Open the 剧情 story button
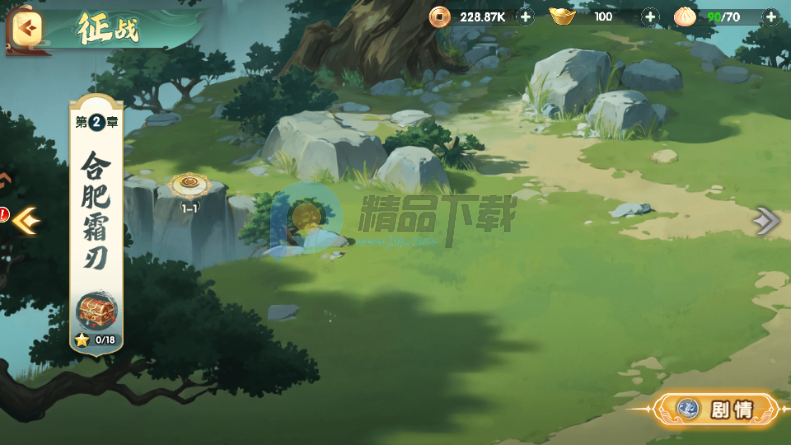 (715, 409)
